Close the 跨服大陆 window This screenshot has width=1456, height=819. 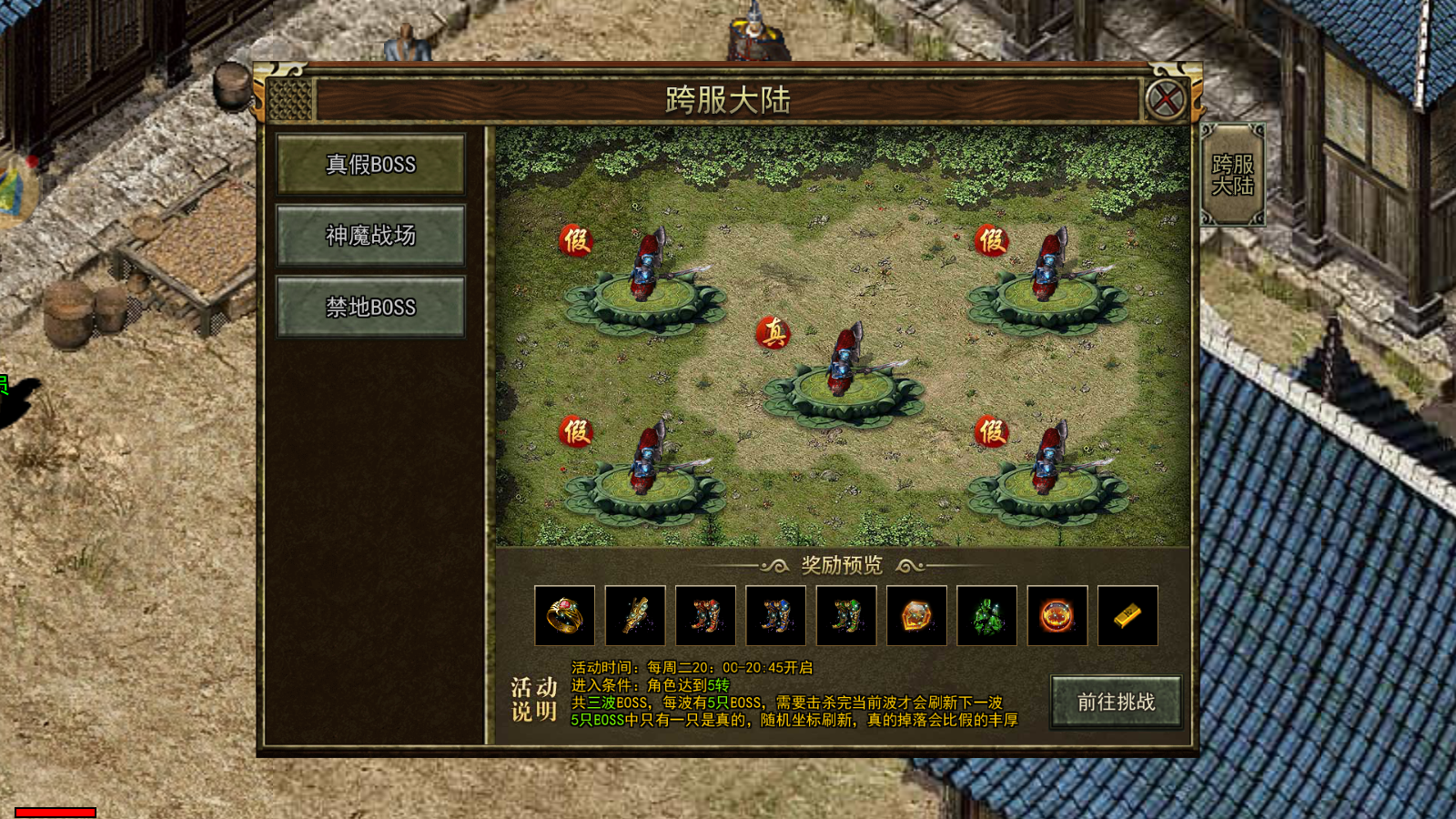tap(1165, 99)
